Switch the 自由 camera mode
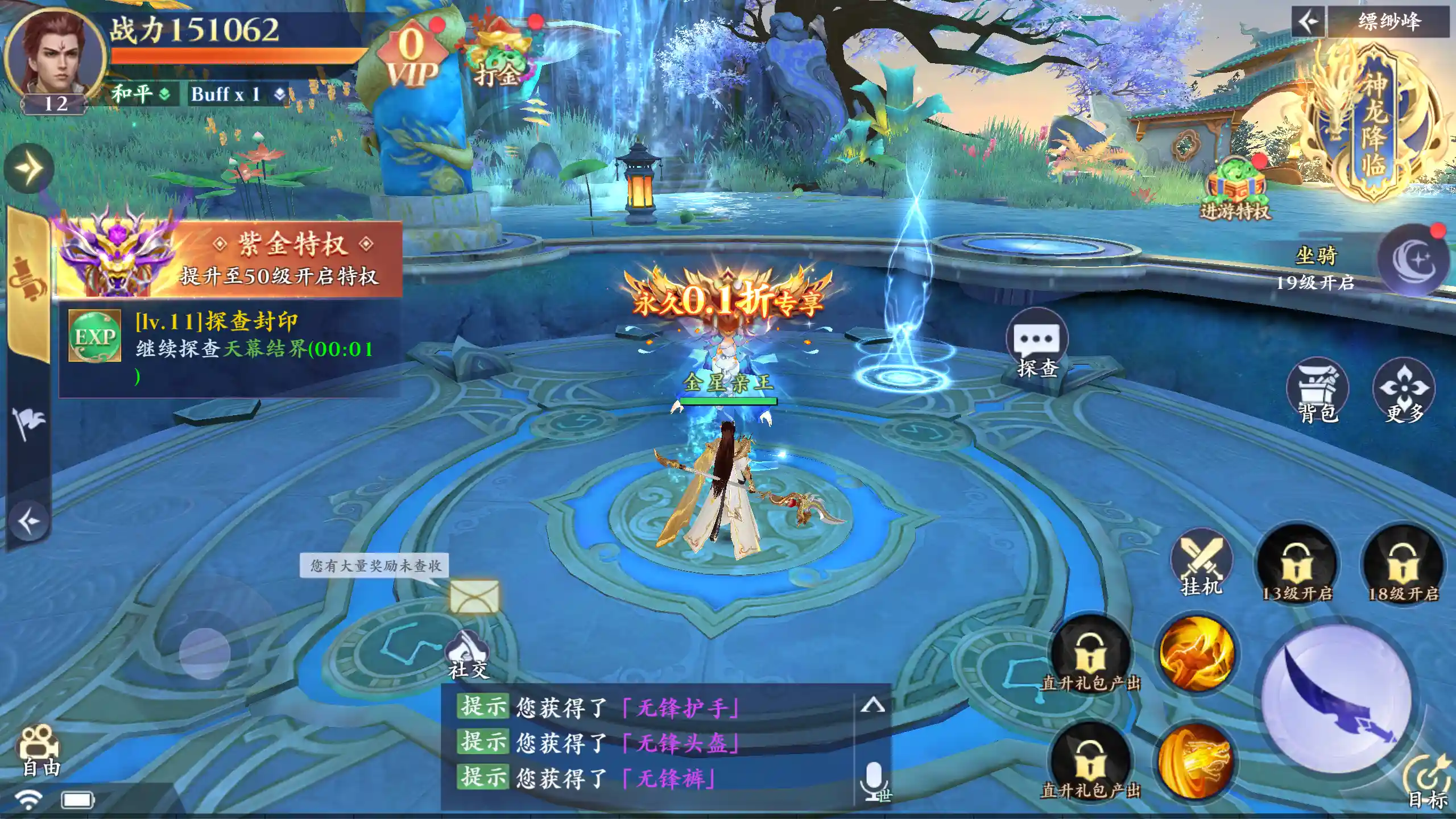This screenshot has height=819, width=1456. (40, 751)
